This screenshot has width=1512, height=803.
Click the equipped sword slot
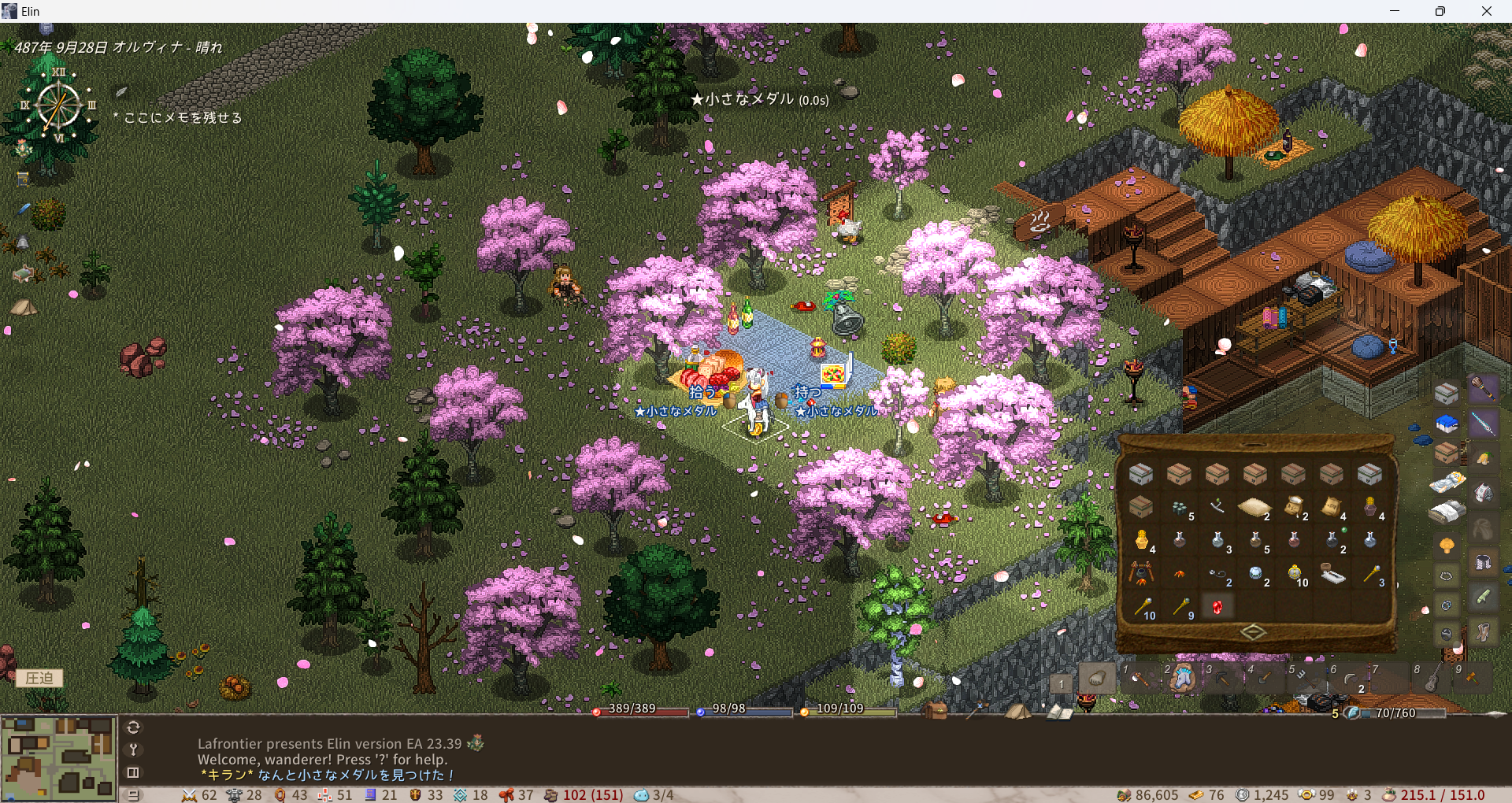[1483, 424]
